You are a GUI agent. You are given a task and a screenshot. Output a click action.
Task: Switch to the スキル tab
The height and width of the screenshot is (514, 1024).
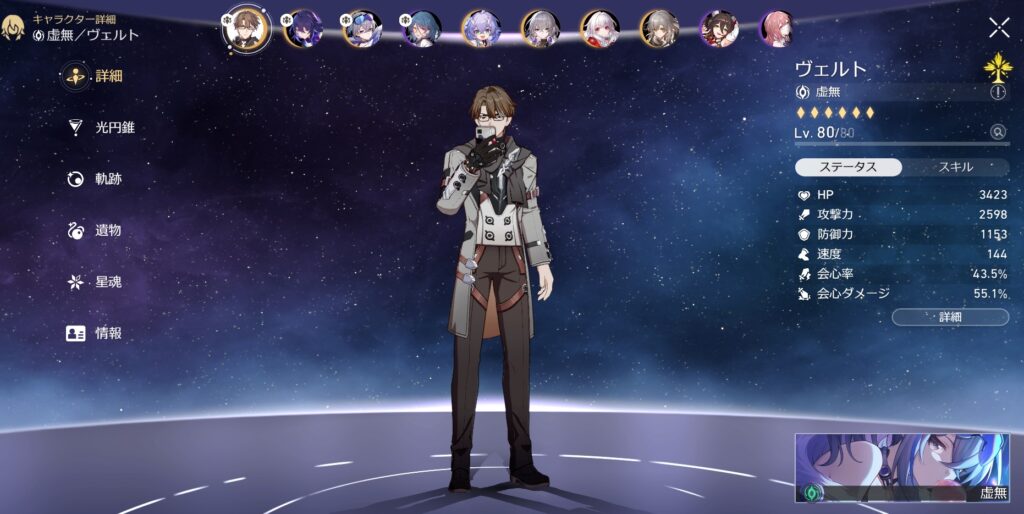click(957, 167)
